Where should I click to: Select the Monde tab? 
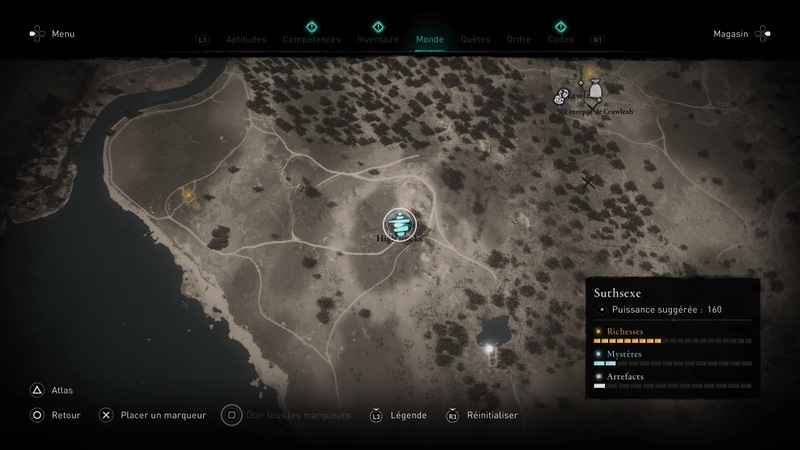pos(429,40)
